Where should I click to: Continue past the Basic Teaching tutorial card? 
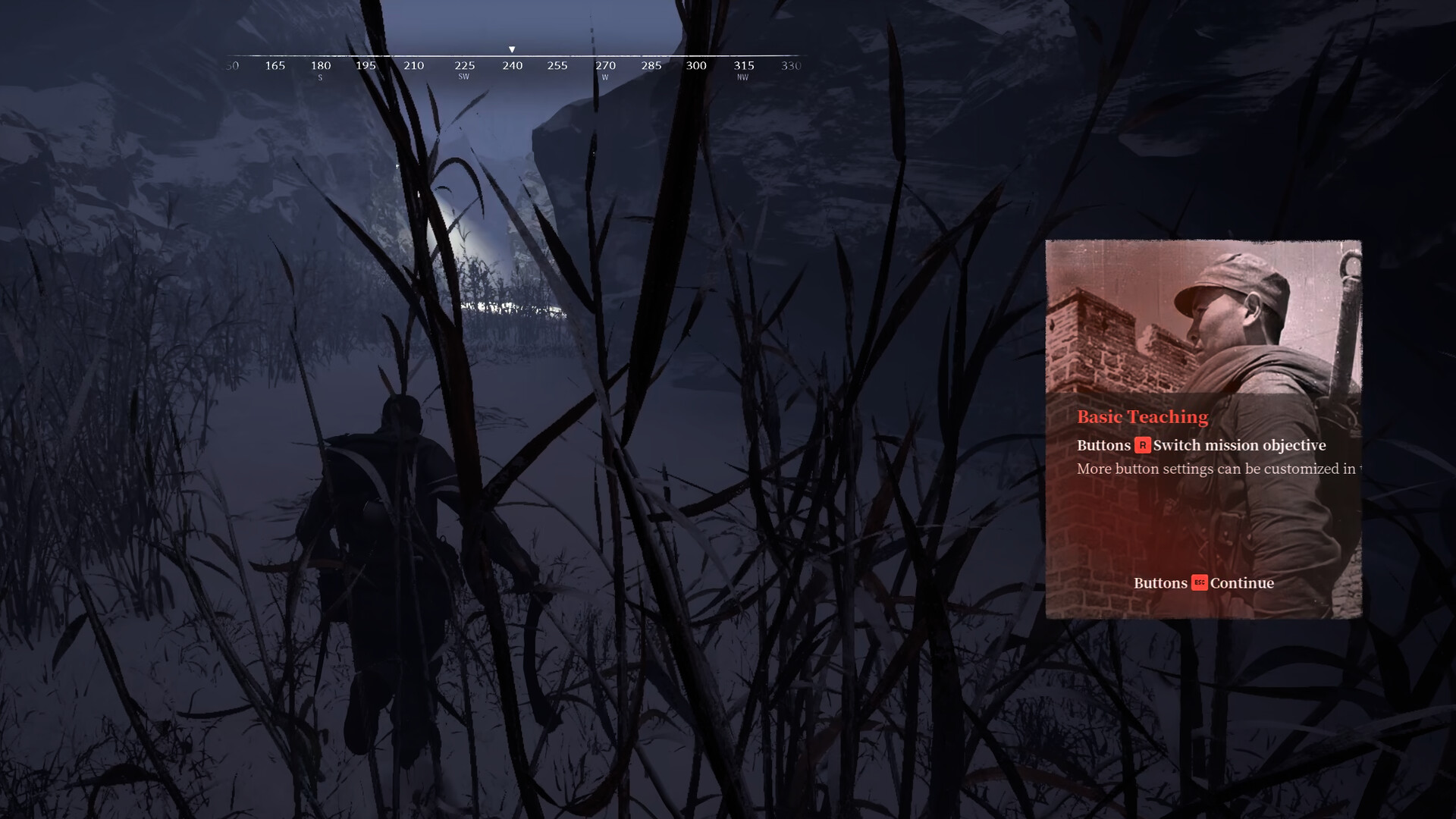click(1203, 583)
